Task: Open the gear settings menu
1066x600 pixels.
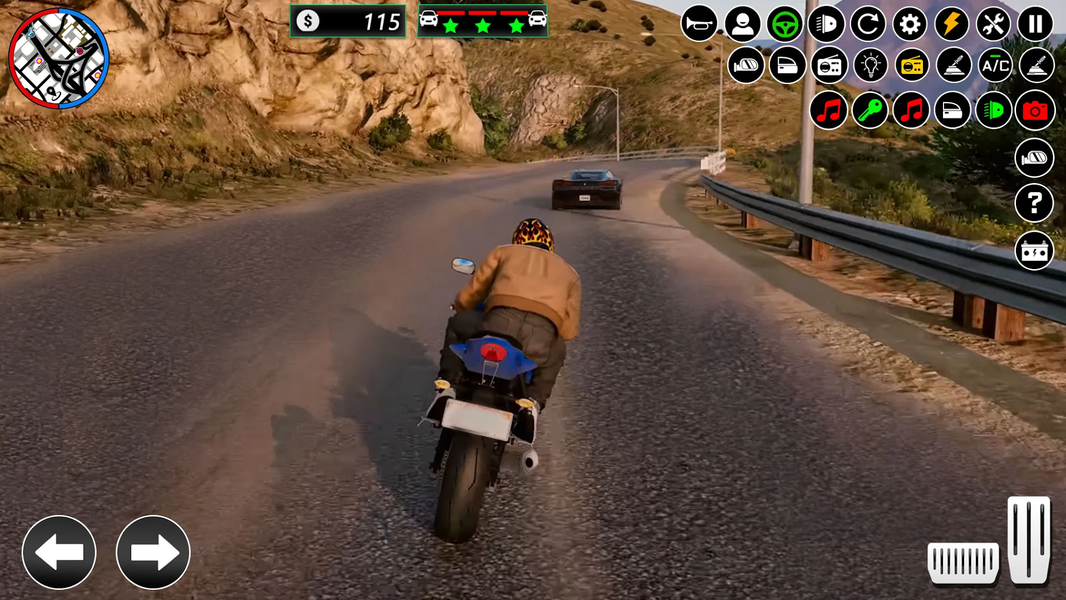Action: tap(910, 23)
